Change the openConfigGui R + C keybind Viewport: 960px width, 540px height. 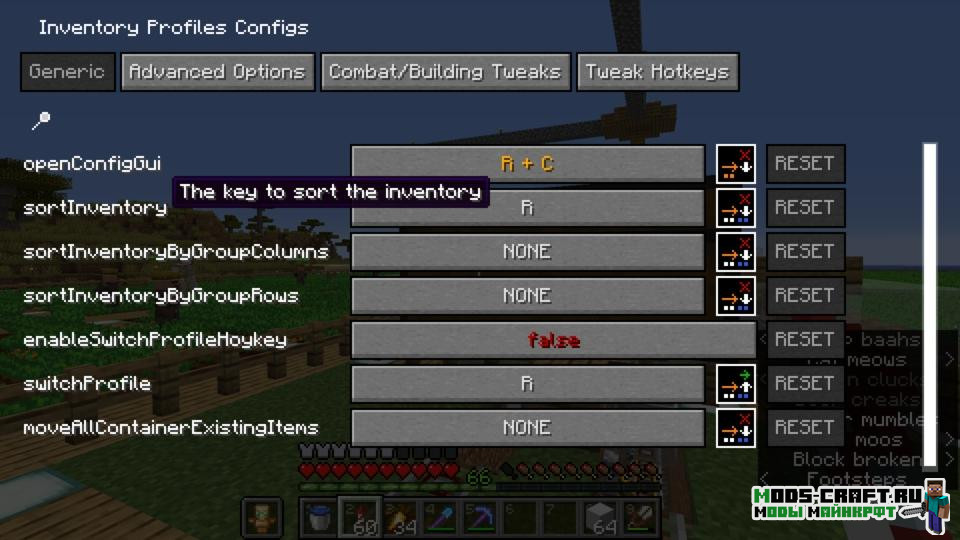coord(527,164)
